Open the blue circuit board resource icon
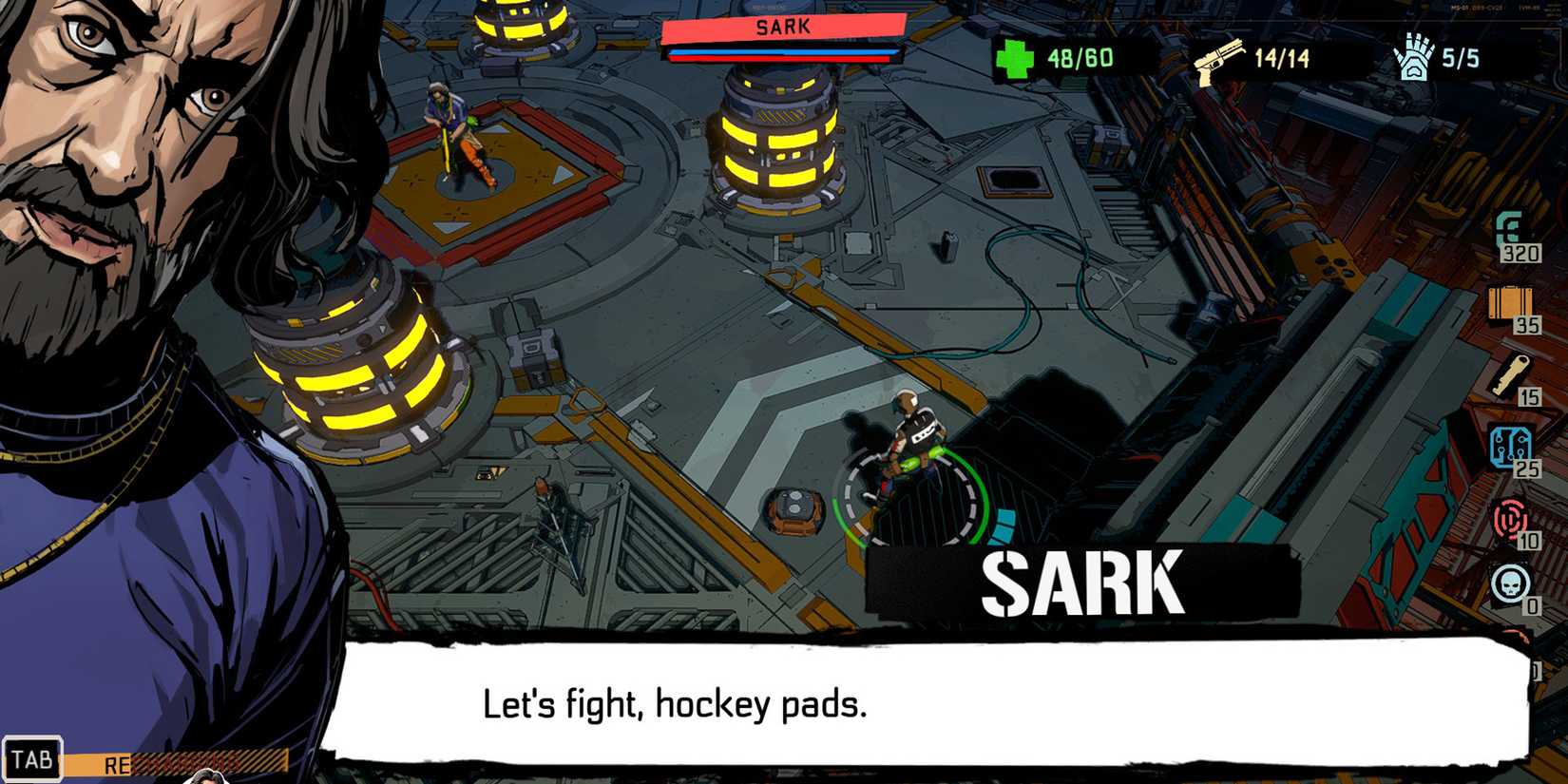The image size is (1568, 784). tap(1513, 445)
